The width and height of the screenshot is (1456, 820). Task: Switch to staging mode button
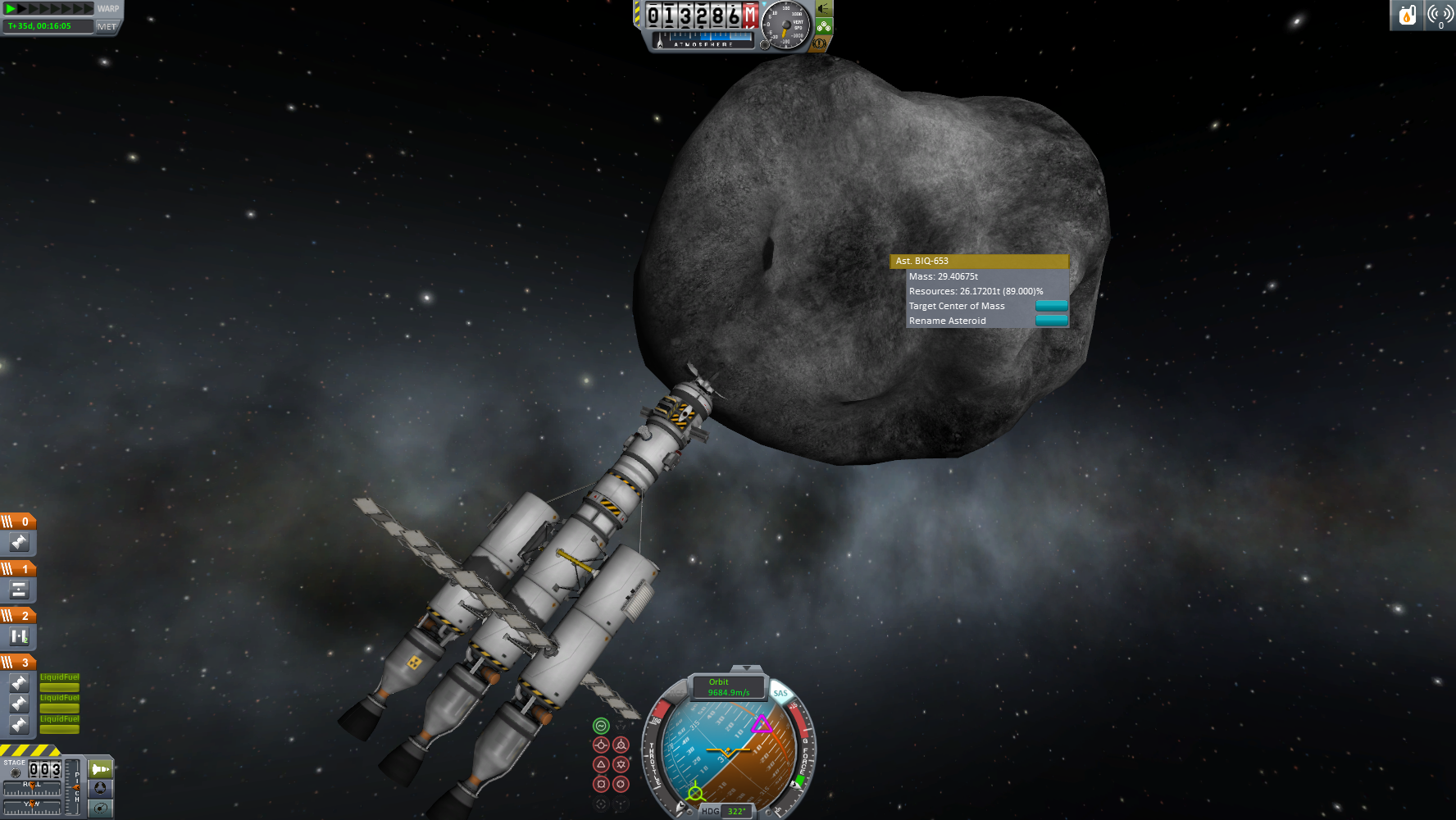(x=101, y=769)
